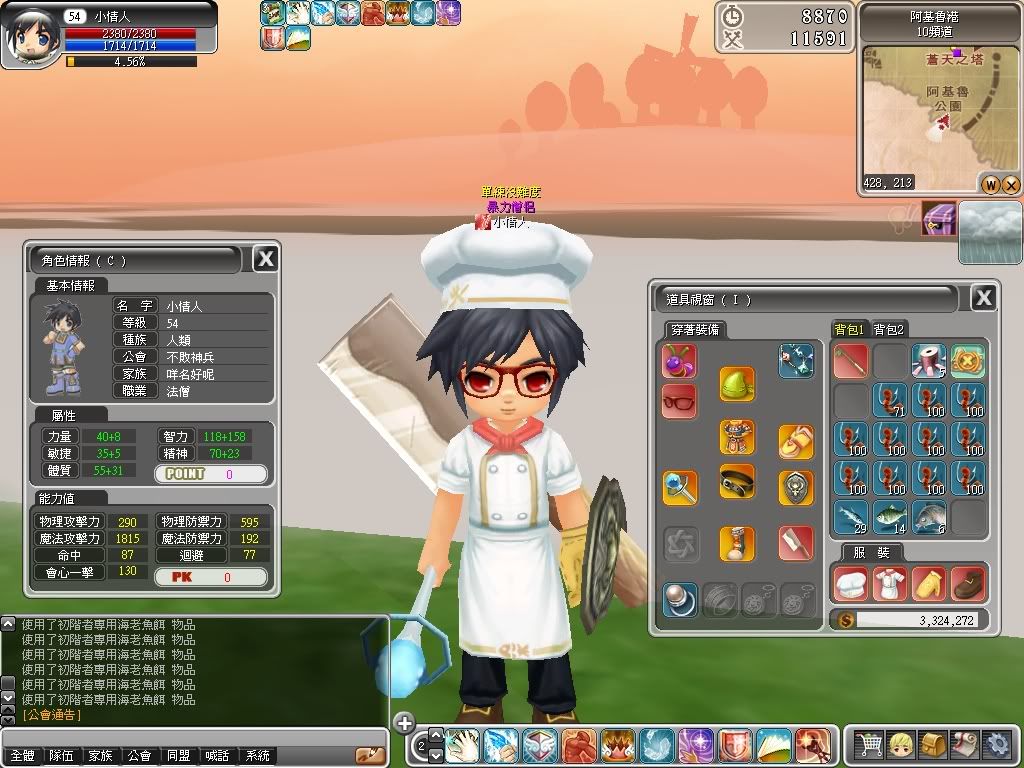The image size is (1024, 768).
Task: Close the minimap with its X button
Action: (x=1010, y=184)
